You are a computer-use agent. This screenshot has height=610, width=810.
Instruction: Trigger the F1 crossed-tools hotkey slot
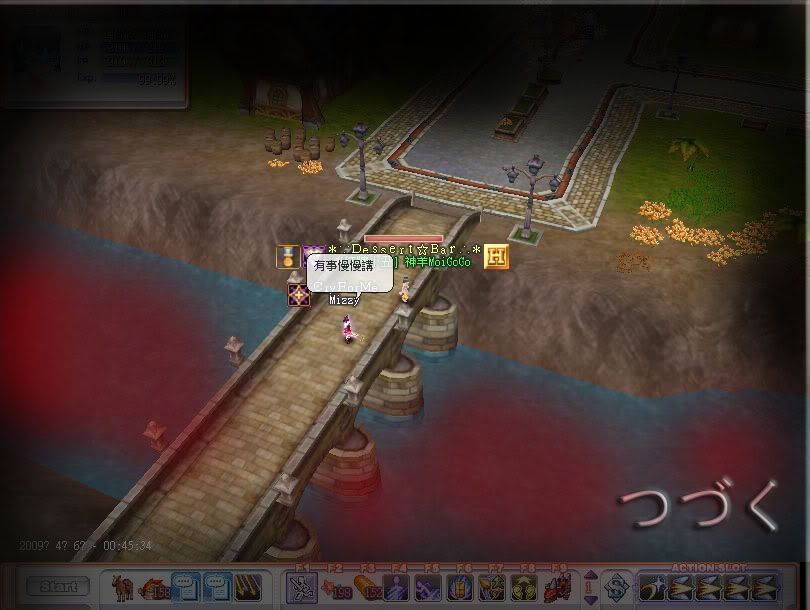coord(301,587)
